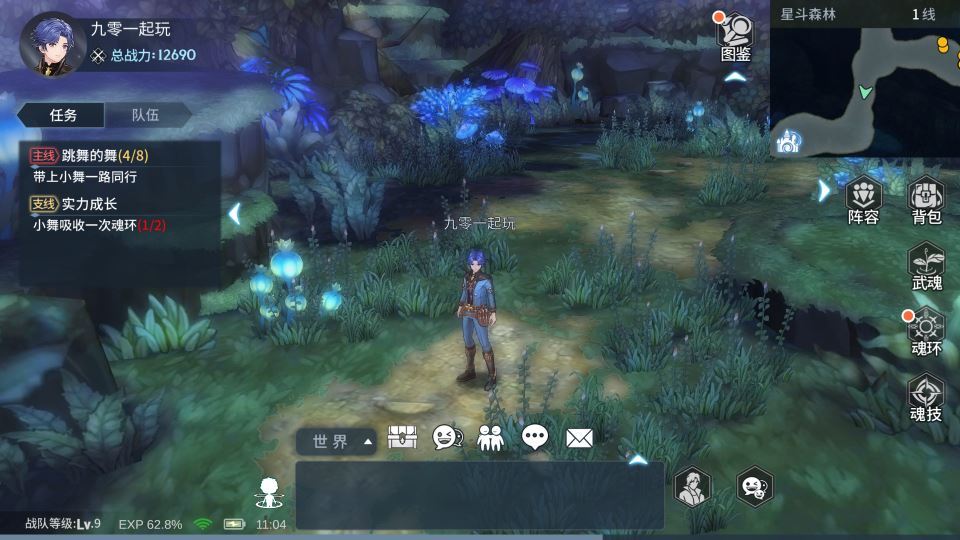
Task: Collapse the quest panel with left arrow
Action: click(x=233, y=213)
